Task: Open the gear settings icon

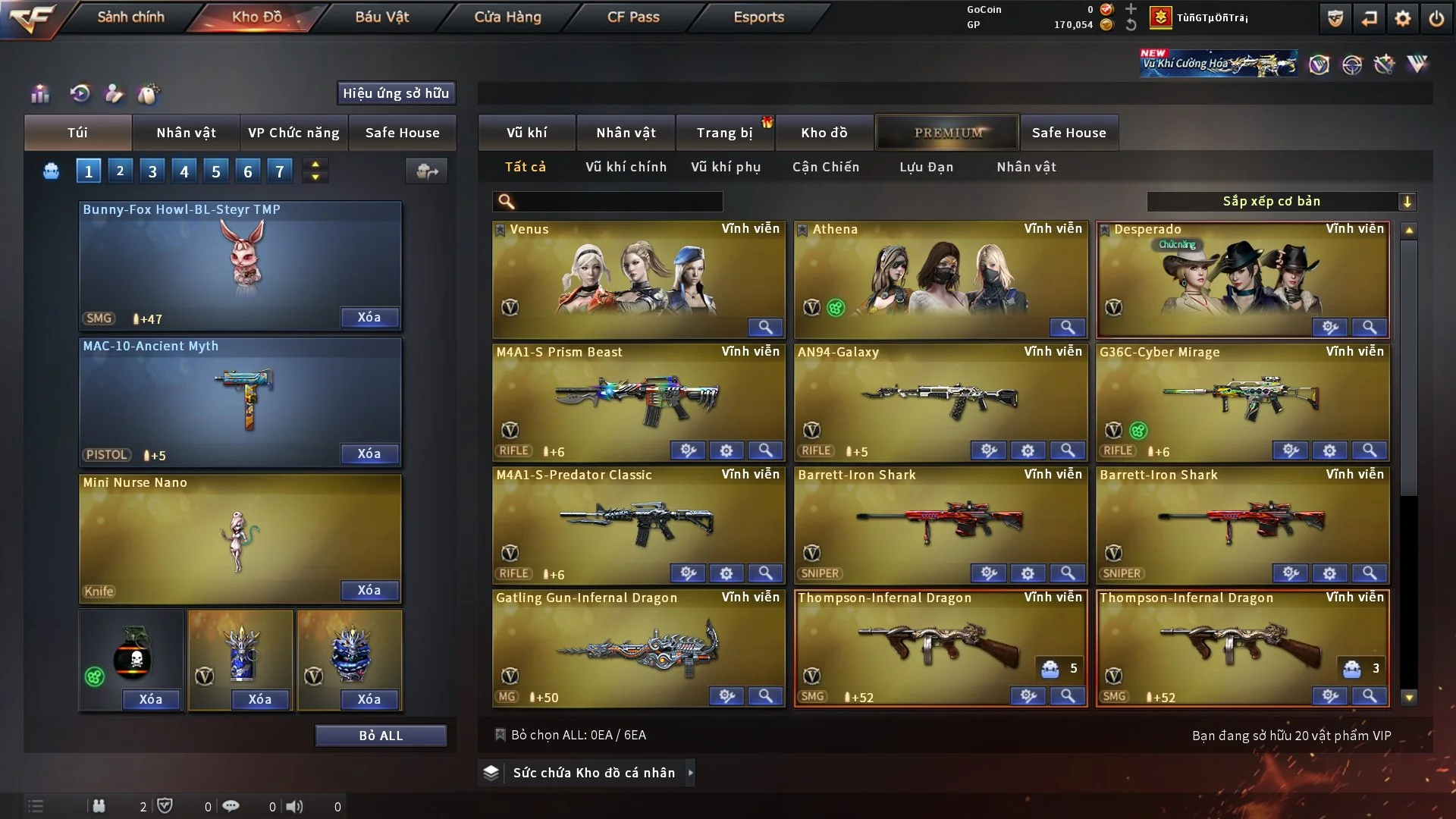Action: pos(1403,18)
